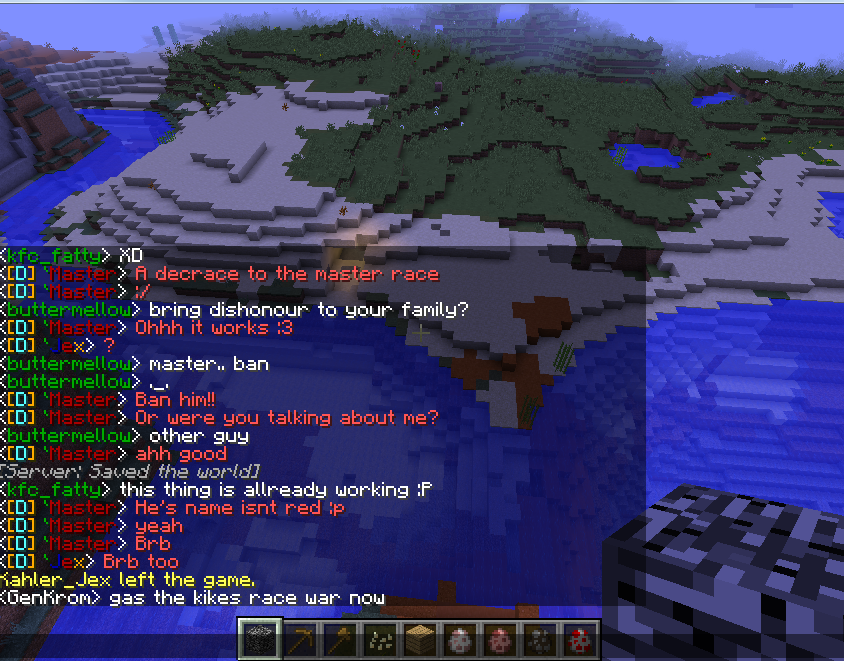Select the pink spawn egg slot
The height and width of the screenshot is (661, 844).
coord(499,638)
